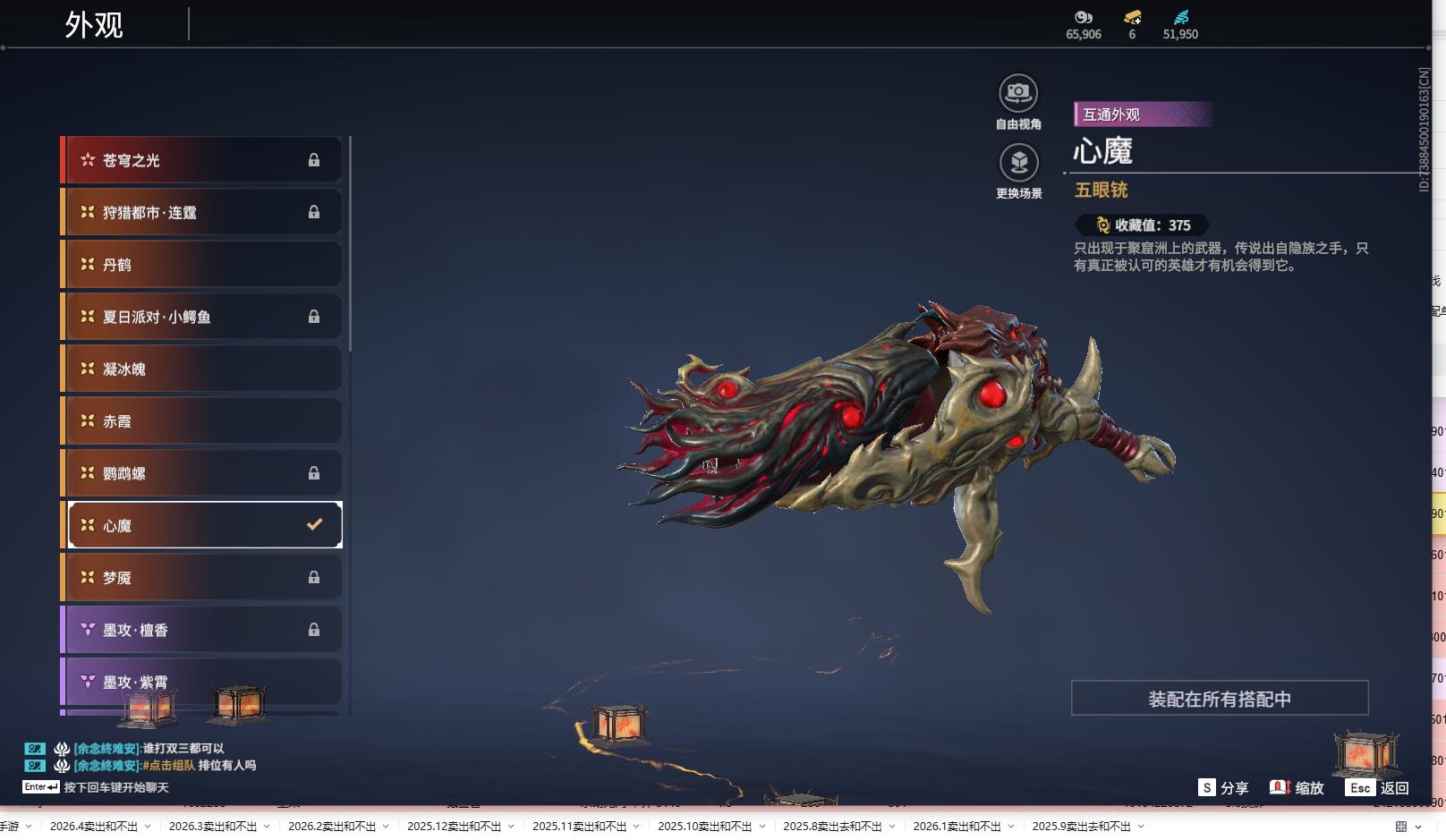The width and height of the screenshot is (1446, 840).
Task: Choose the 梦魇 skin entry
Action: (x=202, y=578)
